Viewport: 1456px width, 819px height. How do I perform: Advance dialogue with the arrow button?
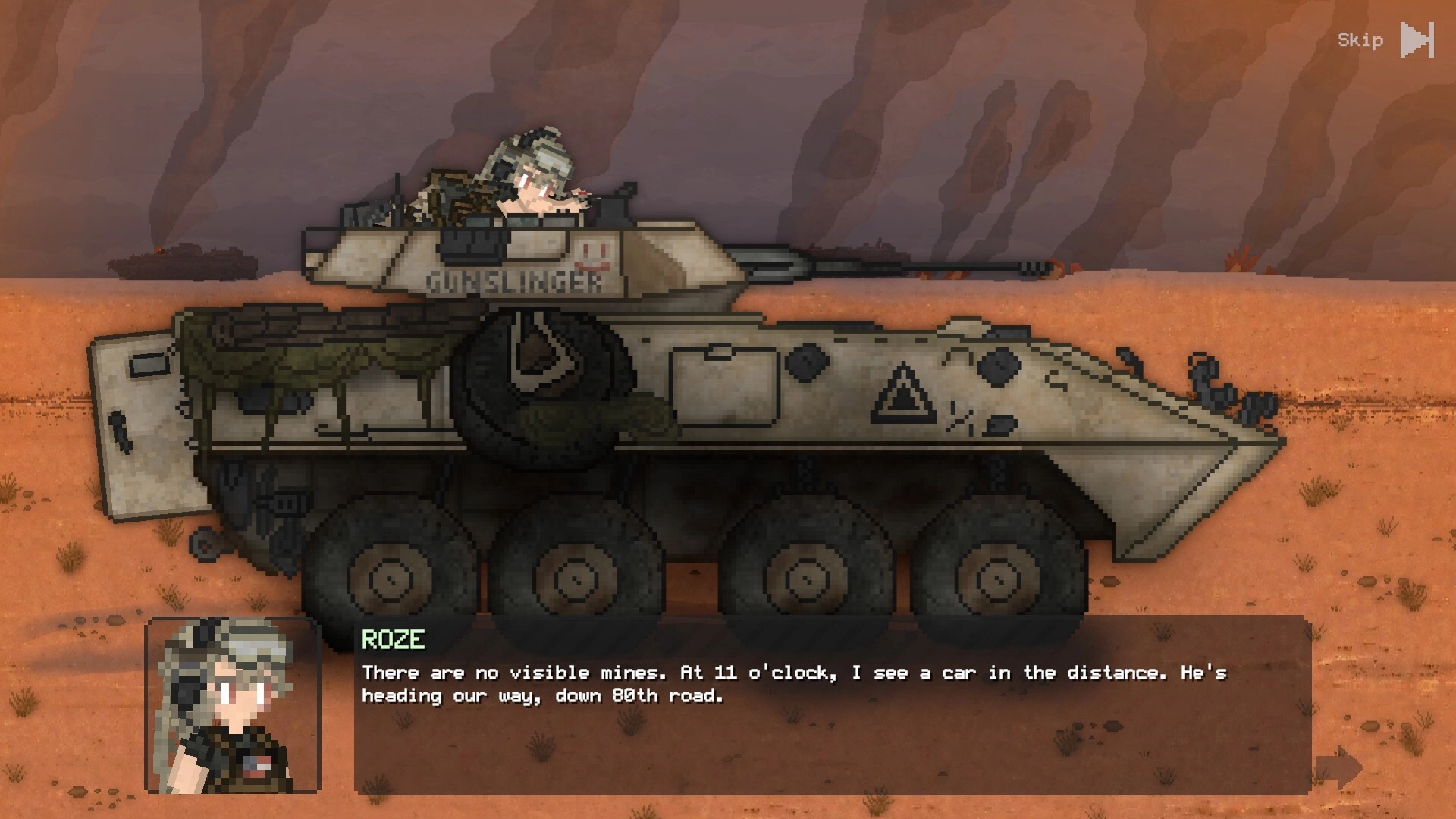(1339, 767)
